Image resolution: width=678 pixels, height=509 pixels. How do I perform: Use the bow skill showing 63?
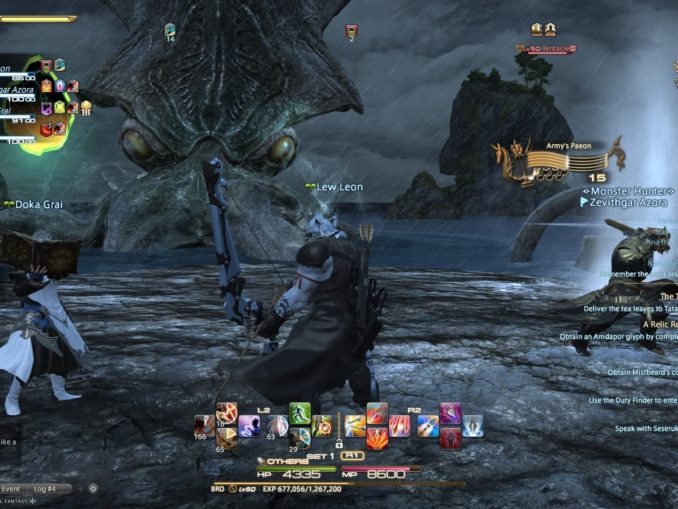pos(275,426)
